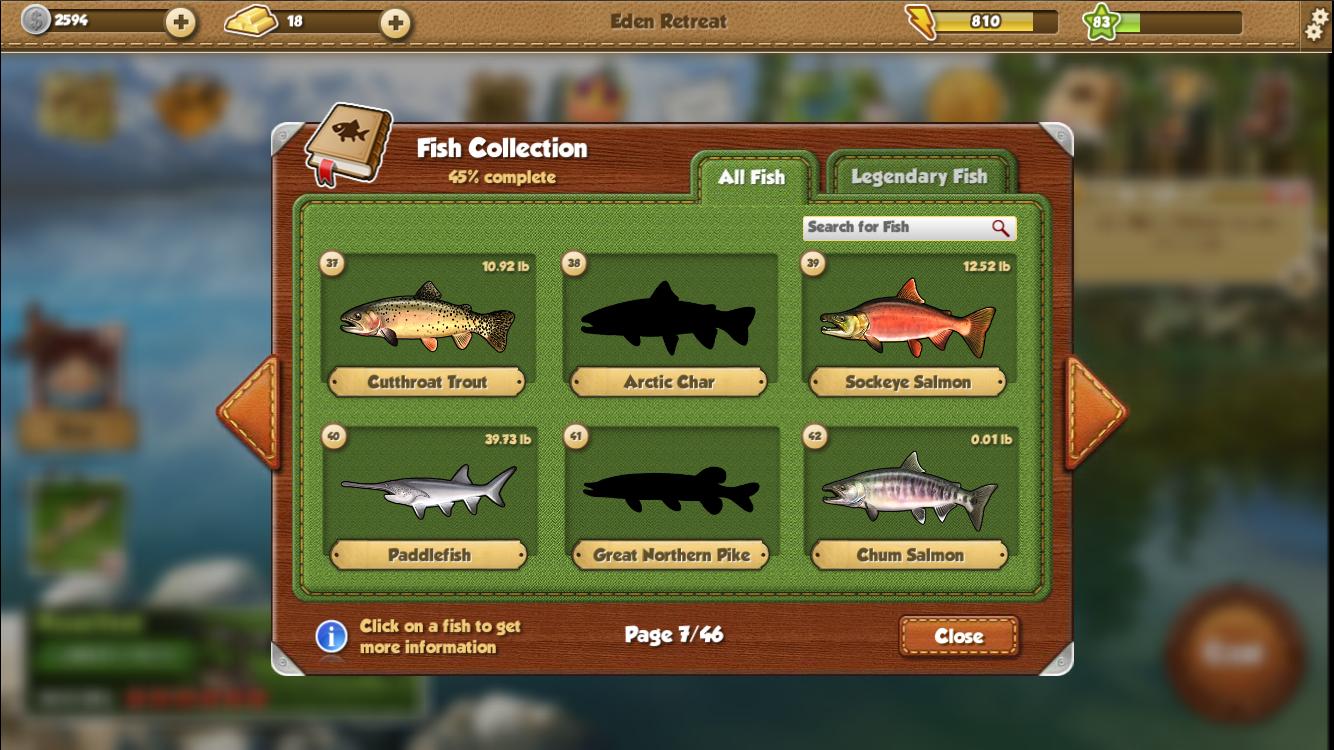Switch to the Legendary Fish tab
1334x750 pixels.
pyautogui.click(x=919, y=175)
